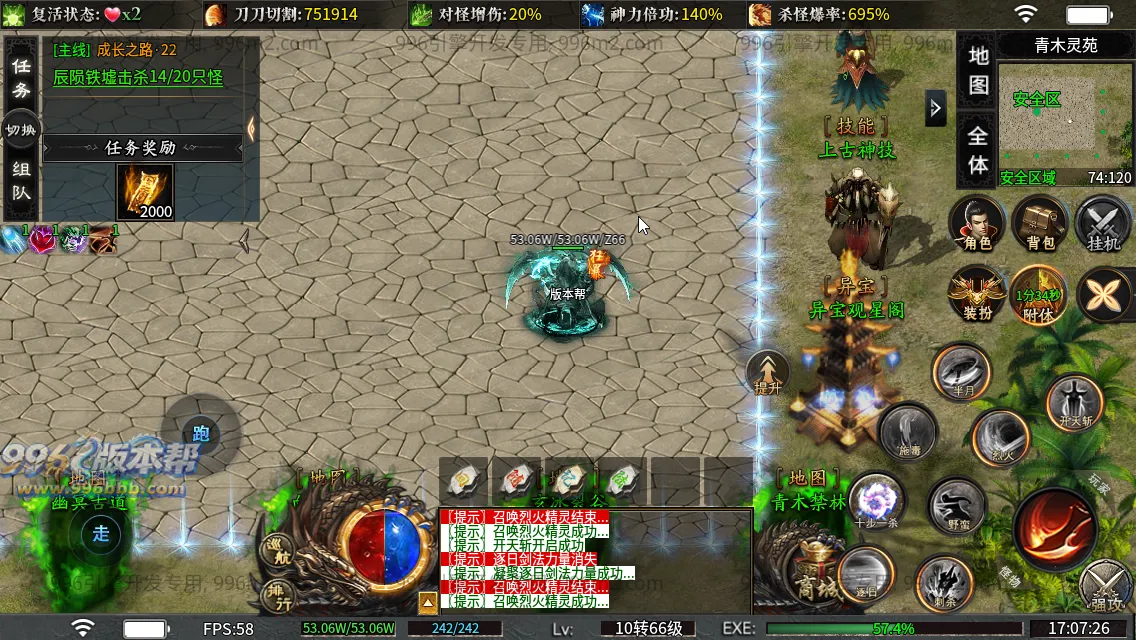The width and height of the screenshot is (1136, 640).
Task: Toggle the 全体 attack mode button
Action: (978, 150)
